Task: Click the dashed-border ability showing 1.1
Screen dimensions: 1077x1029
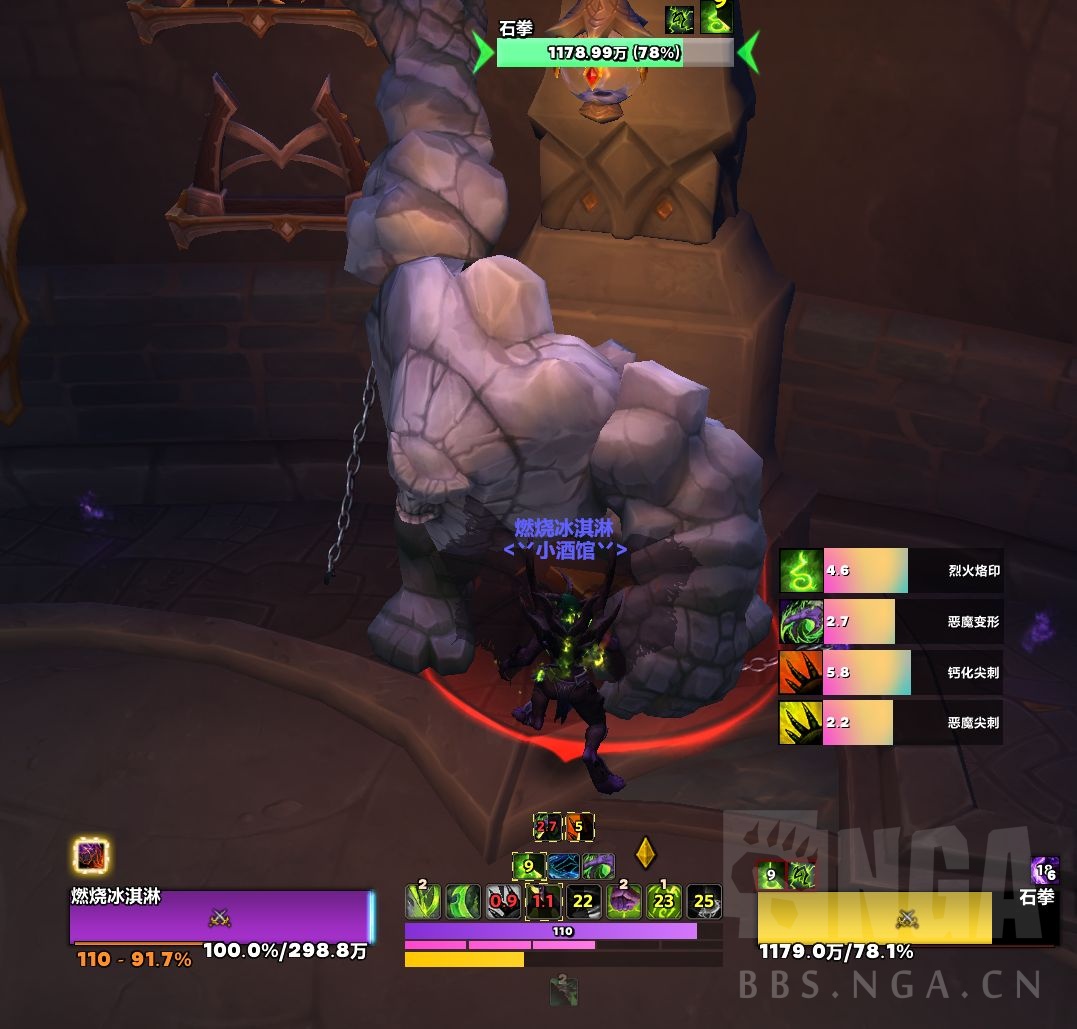Action: click(543, 901)
